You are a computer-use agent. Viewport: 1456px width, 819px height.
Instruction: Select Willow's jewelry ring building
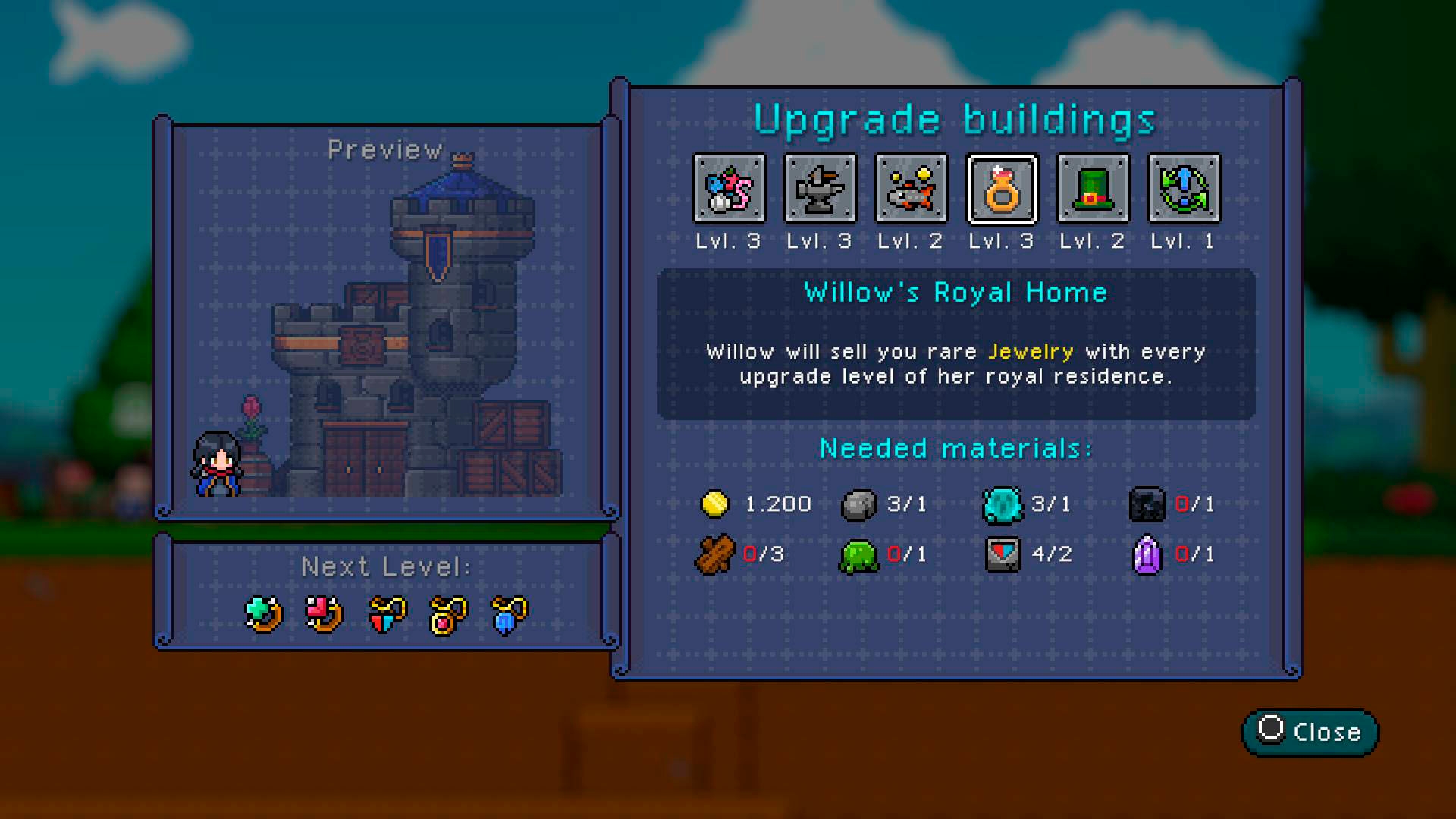pos(1002,189)
